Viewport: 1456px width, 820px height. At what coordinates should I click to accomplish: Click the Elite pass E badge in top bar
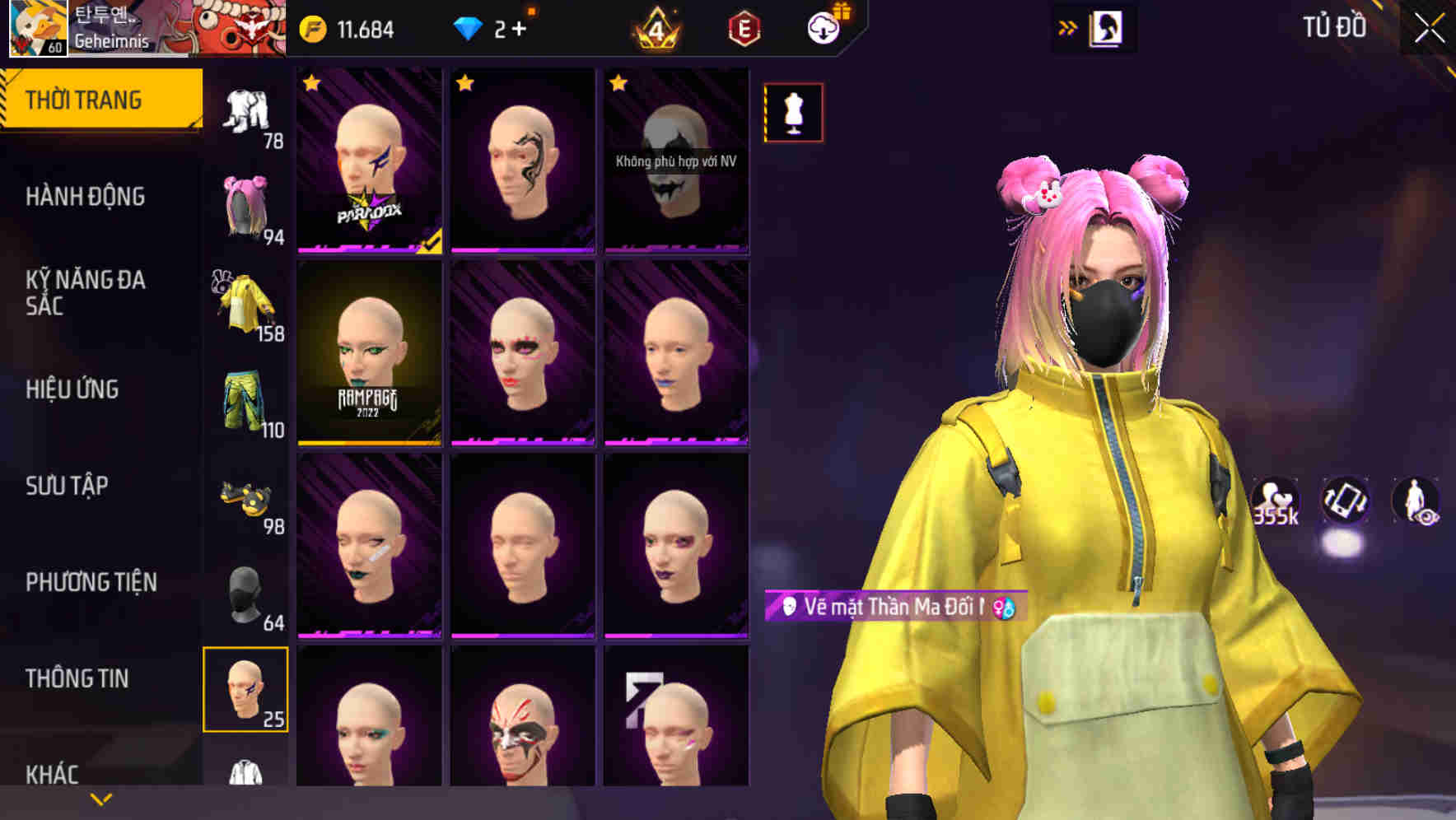pyautogui.click(x=745, y=27)
